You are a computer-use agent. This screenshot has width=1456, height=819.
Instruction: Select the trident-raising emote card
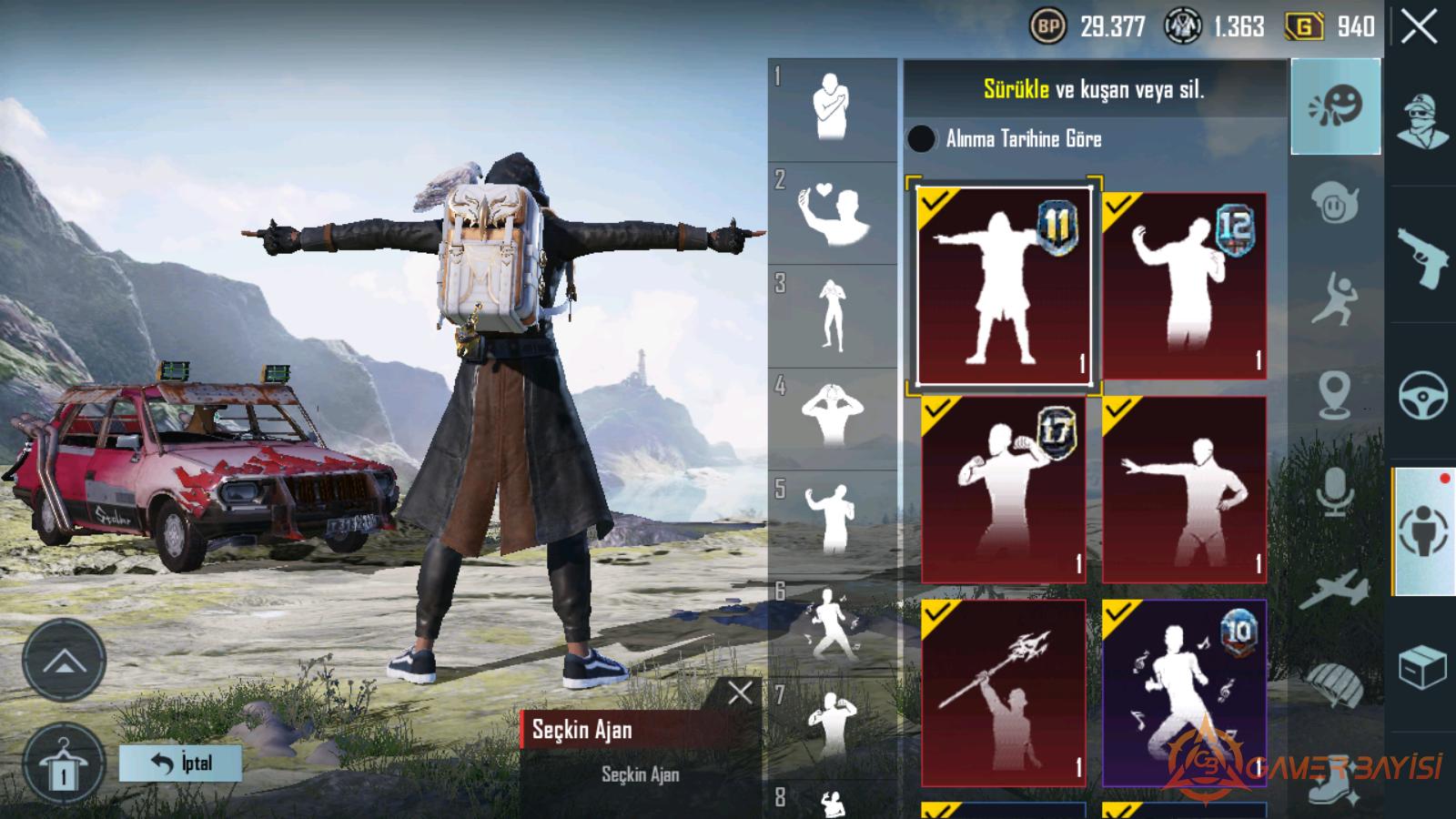(1004, 693)
